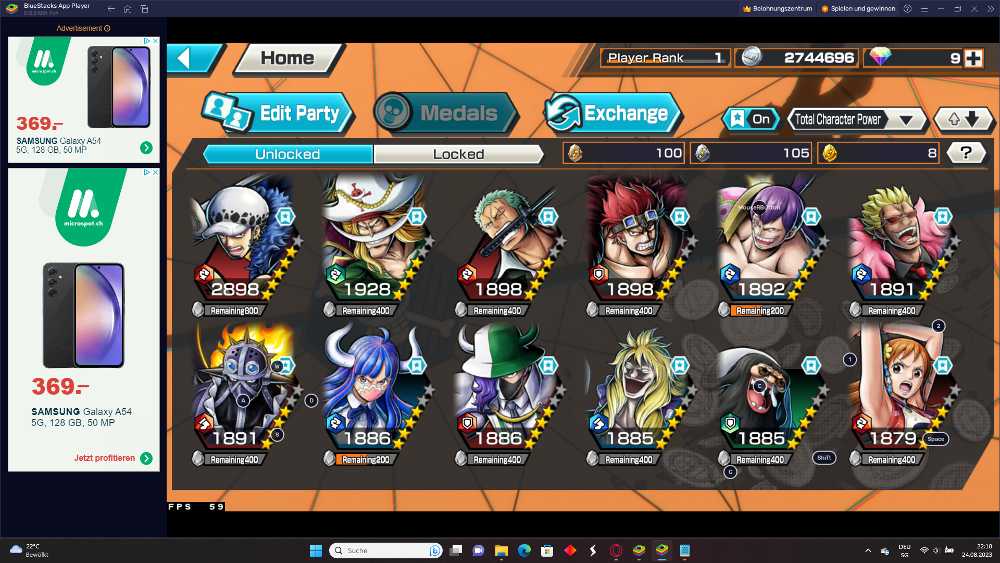The image size is (1000, 563).
Task: Open the Total Character Power sort dropdown
Action: coord(857,119)
